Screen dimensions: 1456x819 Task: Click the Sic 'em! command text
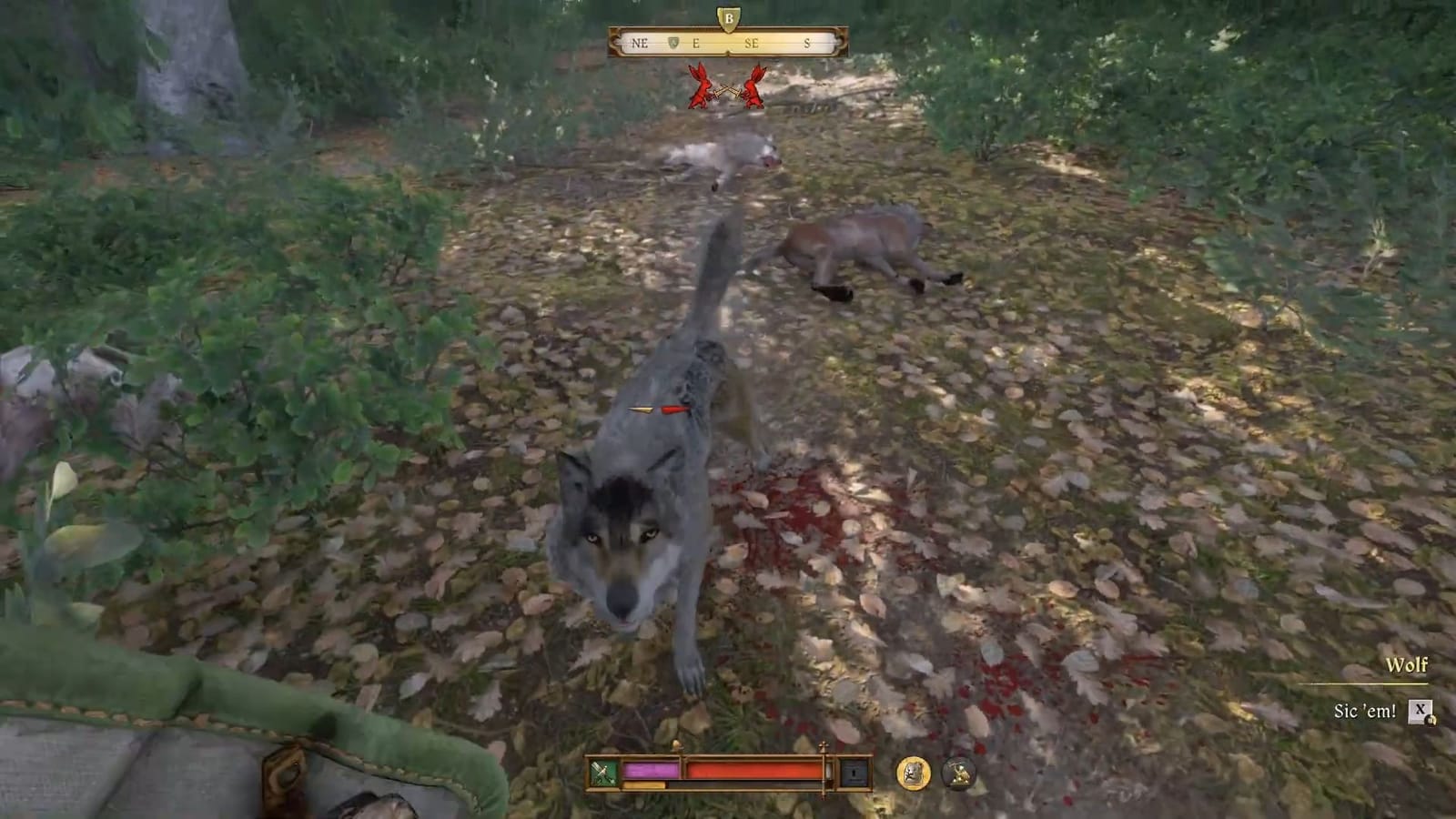pyautogui.click(x=1365, y=710)
